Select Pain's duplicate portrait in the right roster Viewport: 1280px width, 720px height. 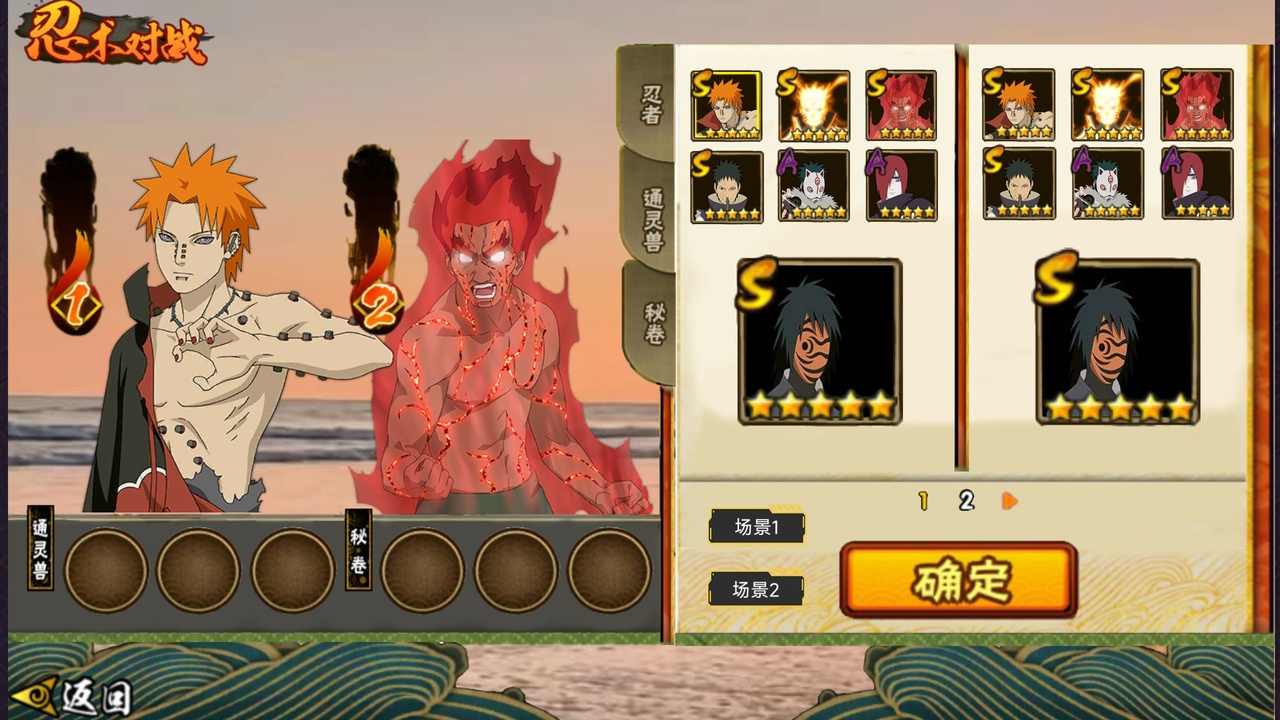1018,103
